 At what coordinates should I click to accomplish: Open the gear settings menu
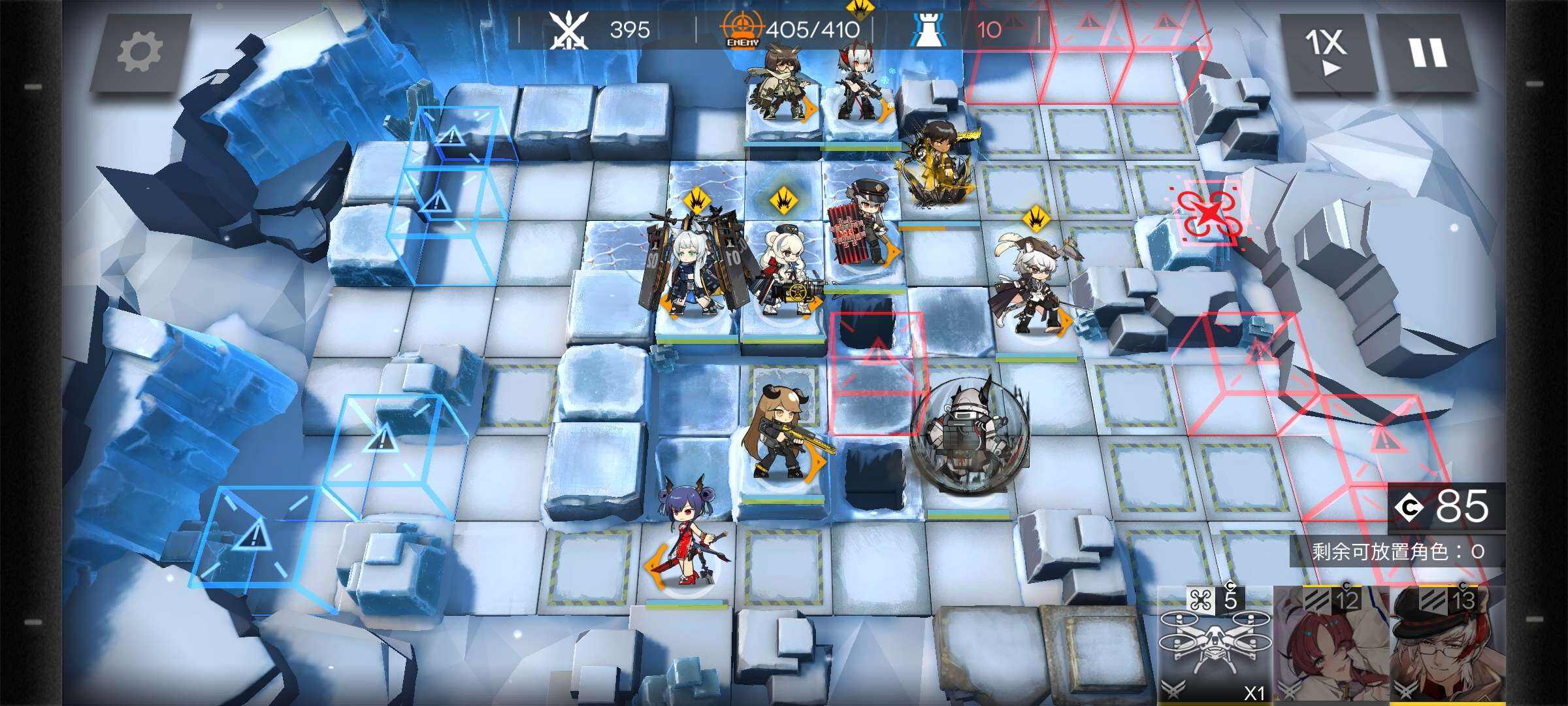139,52
